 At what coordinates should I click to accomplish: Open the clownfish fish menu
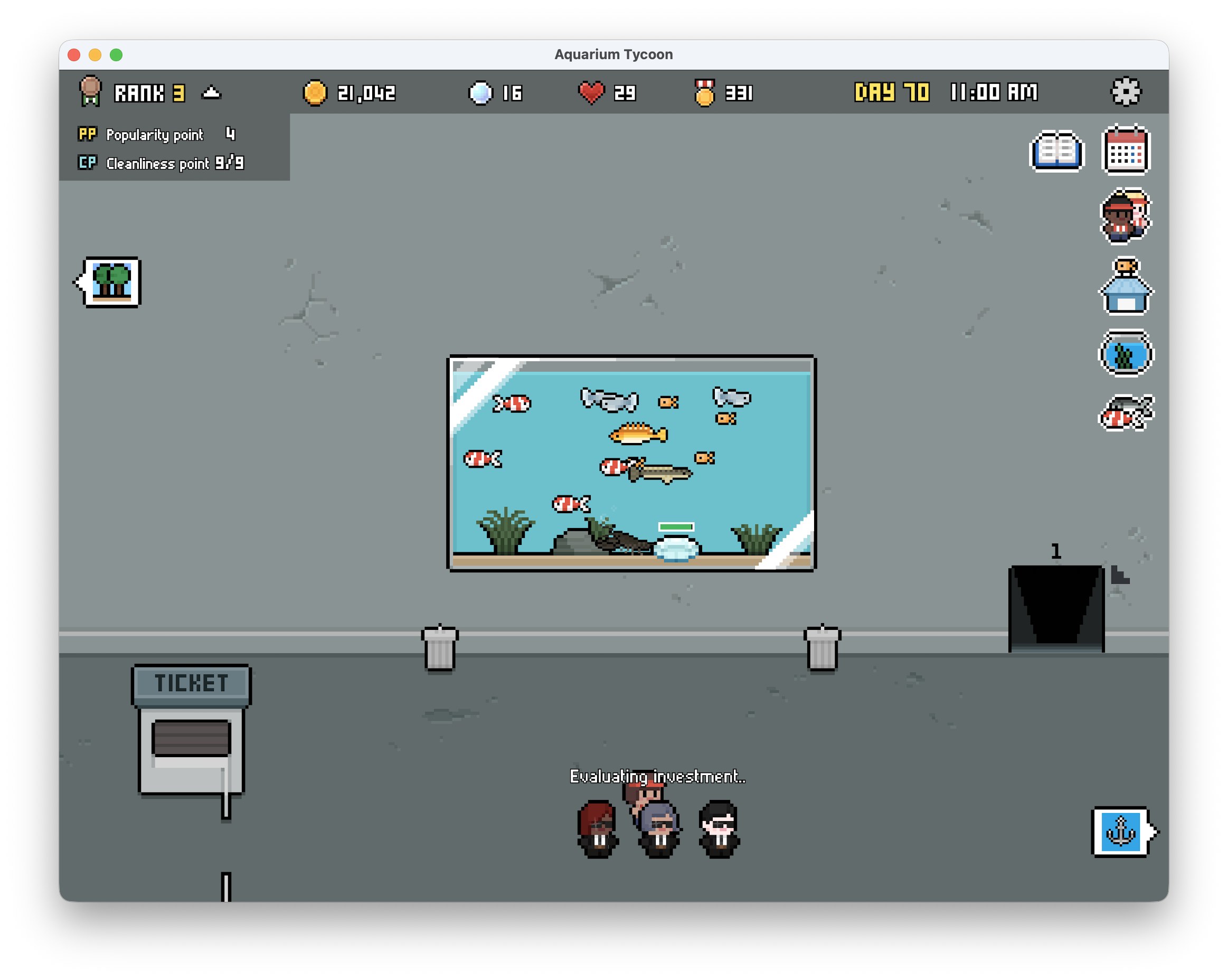[x=1125, y=413]
